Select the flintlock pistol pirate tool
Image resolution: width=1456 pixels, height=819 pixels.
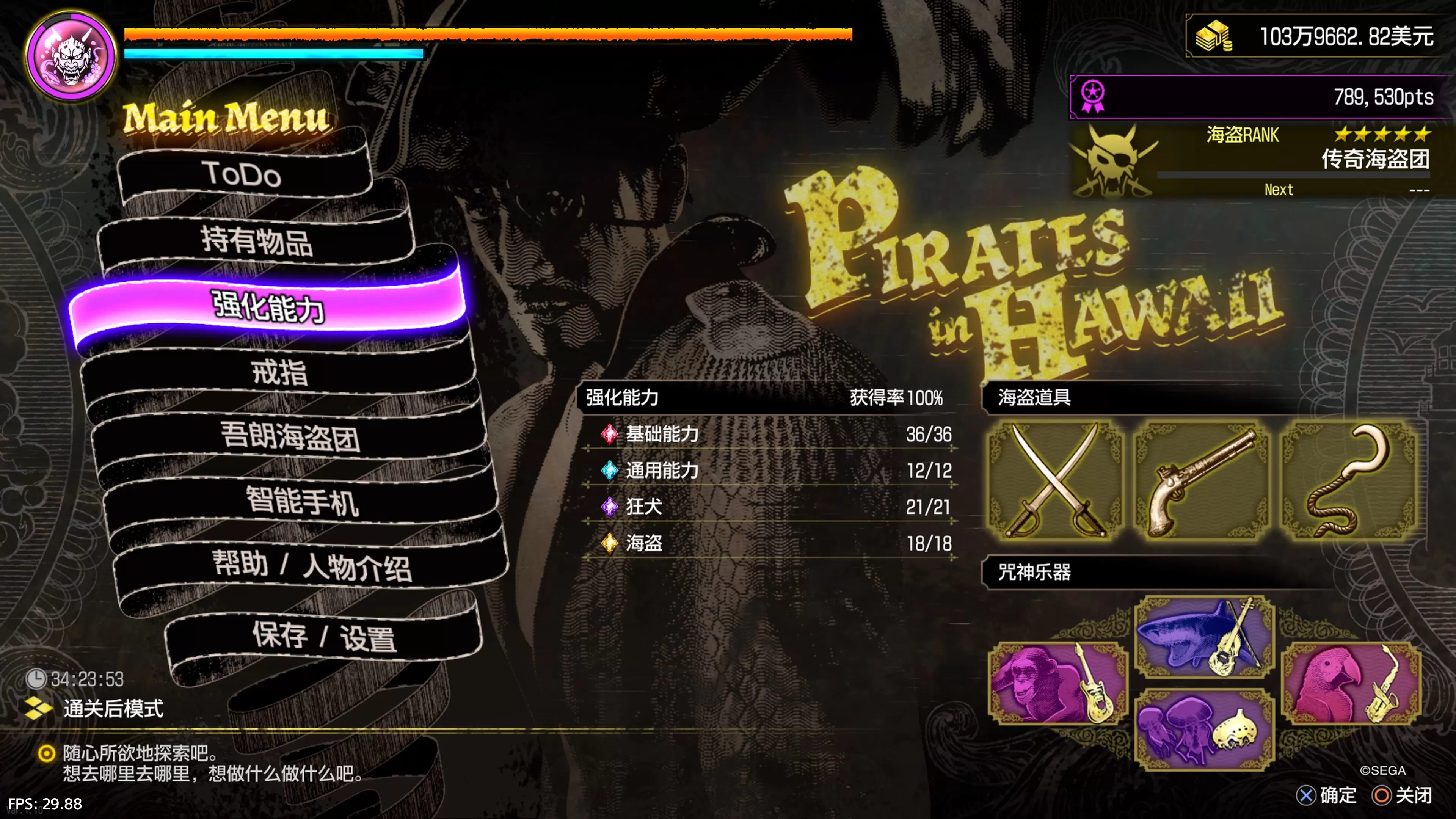pos(1202,480)
